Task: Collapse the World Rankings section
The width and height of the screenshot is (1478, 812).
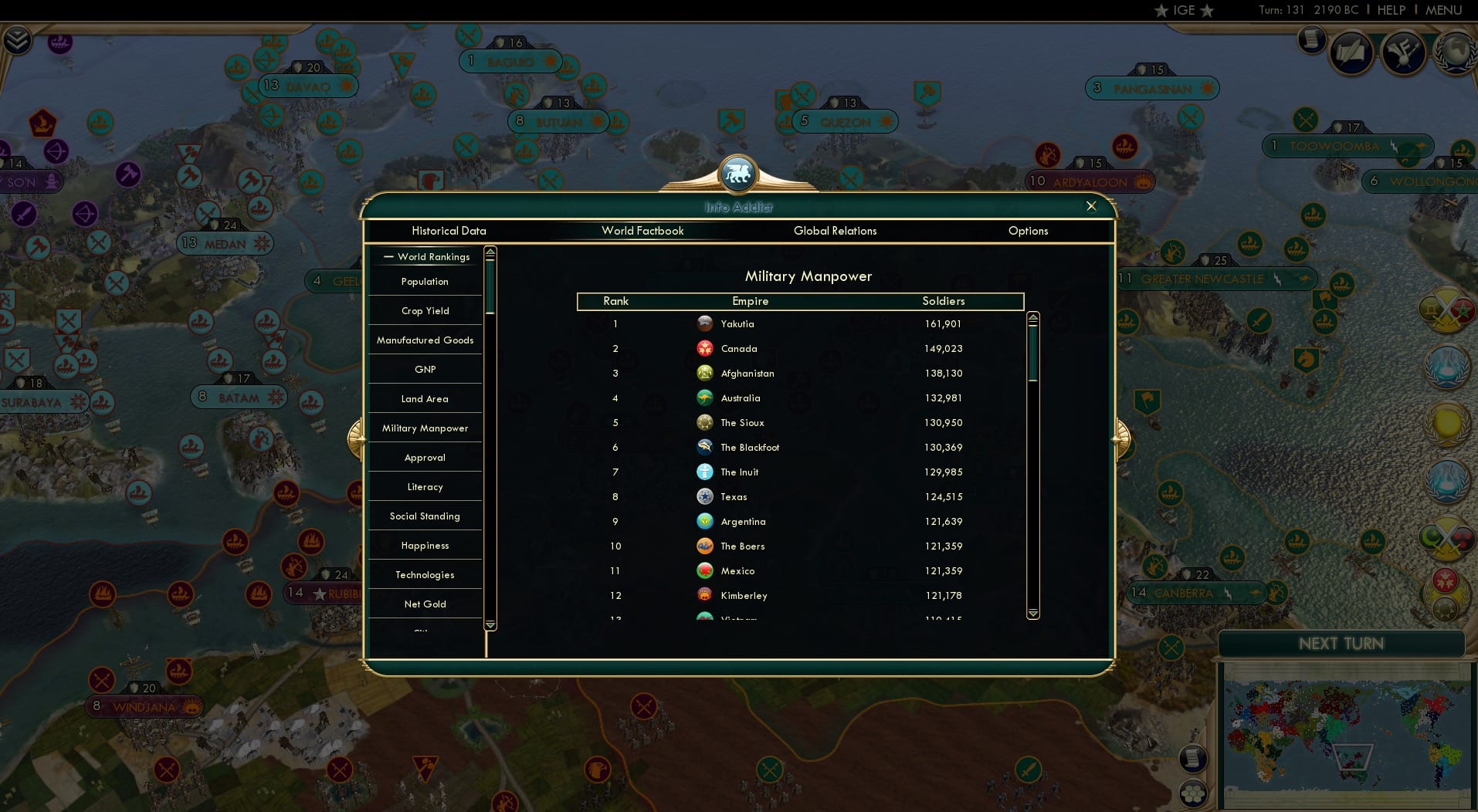Action: (x=388, y=256)
